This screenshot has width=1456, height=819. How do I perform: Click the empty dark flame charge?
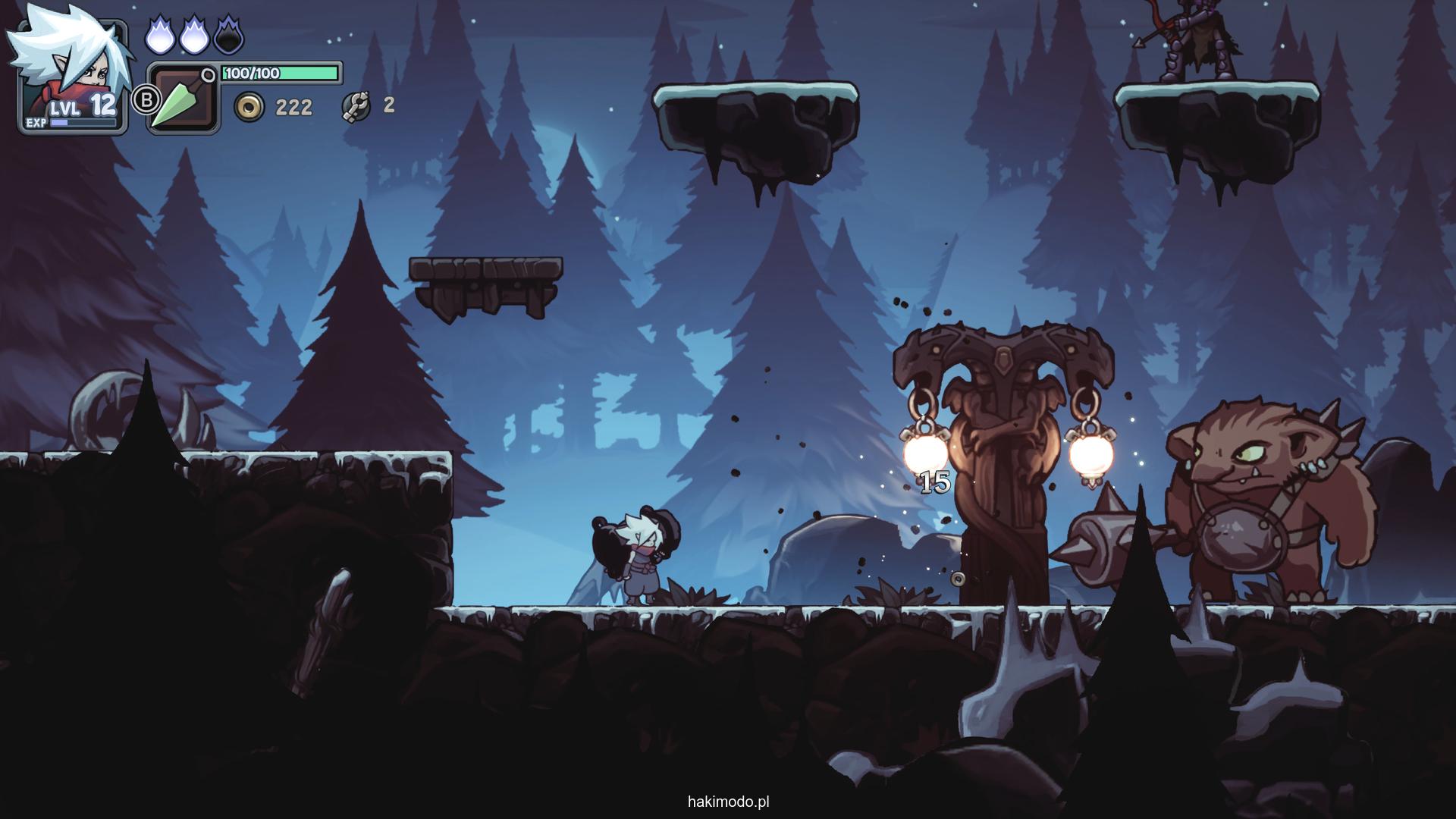pos(228,36)
